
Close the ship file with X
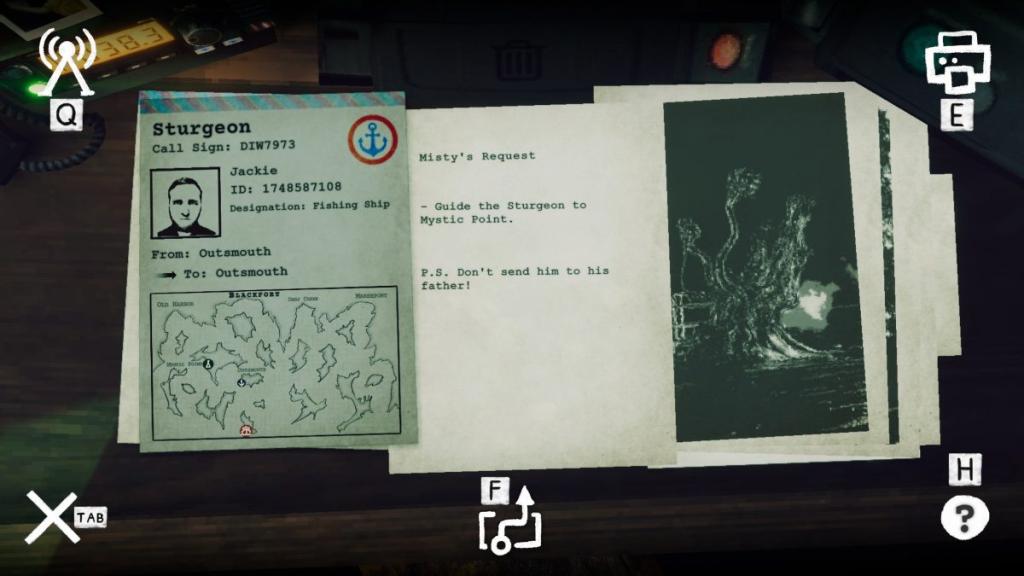pos(50,517)
